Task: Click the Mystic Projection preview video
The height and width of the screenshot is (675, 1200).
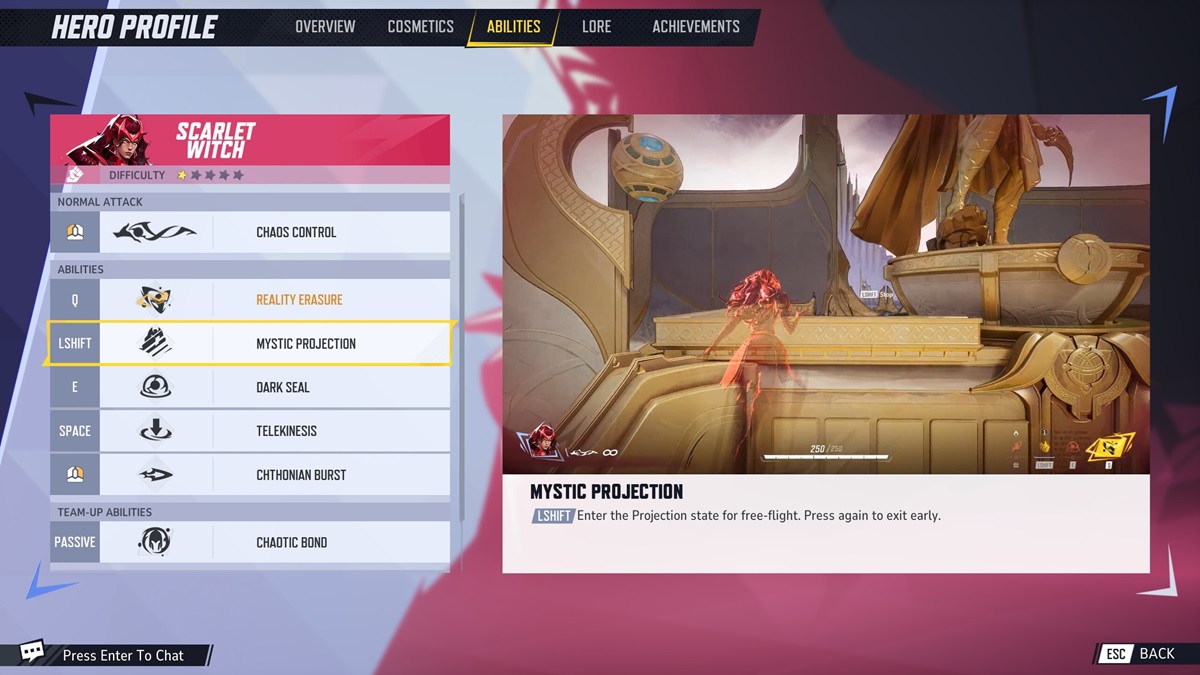Action: tap(825, 294)
